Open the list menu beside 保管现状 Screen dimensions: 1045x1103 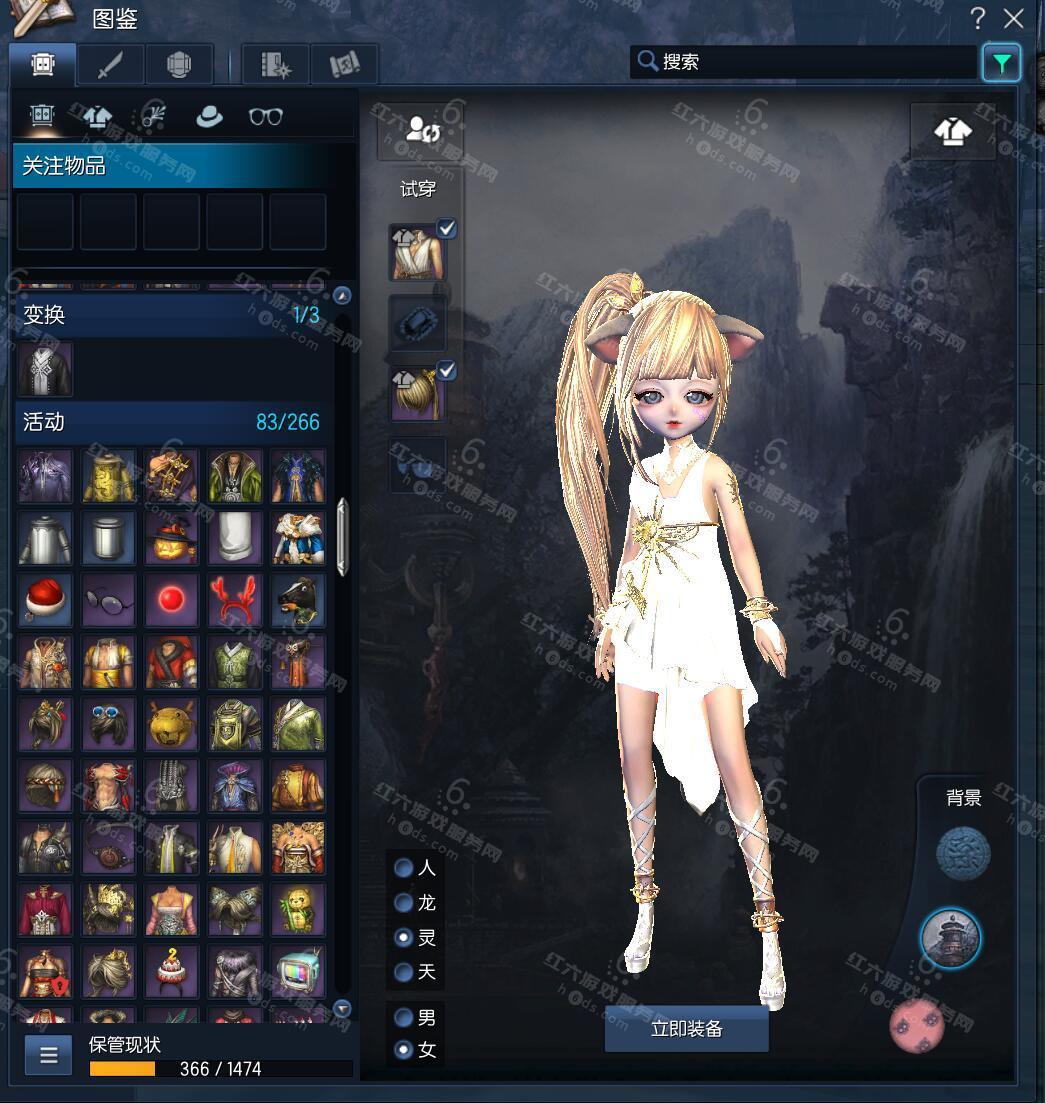(x=48, y=1054)
